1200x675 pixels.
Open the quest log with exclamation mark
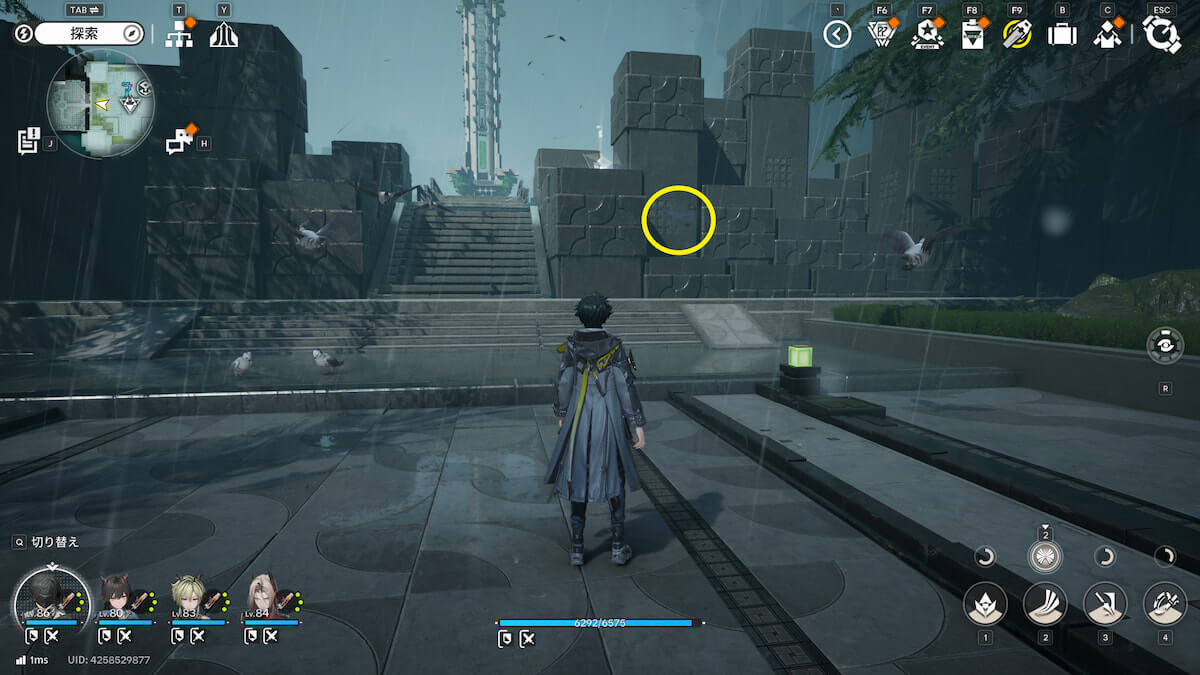pyautogui.click(x=28, y=140)
